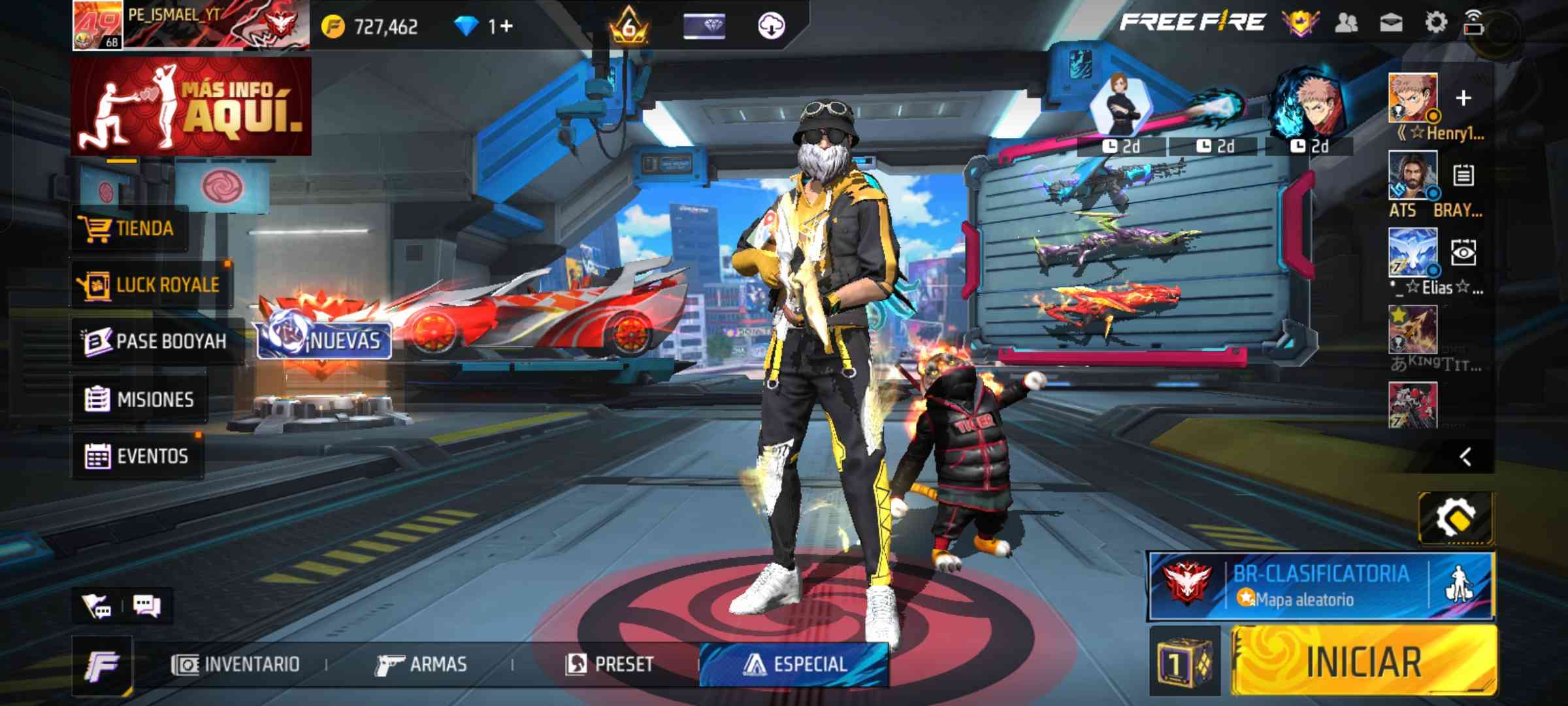Image resolution: width=1568 pixels, height=706 pixels.
Task: Open the download center cloud icon
Action: [771, 26]
